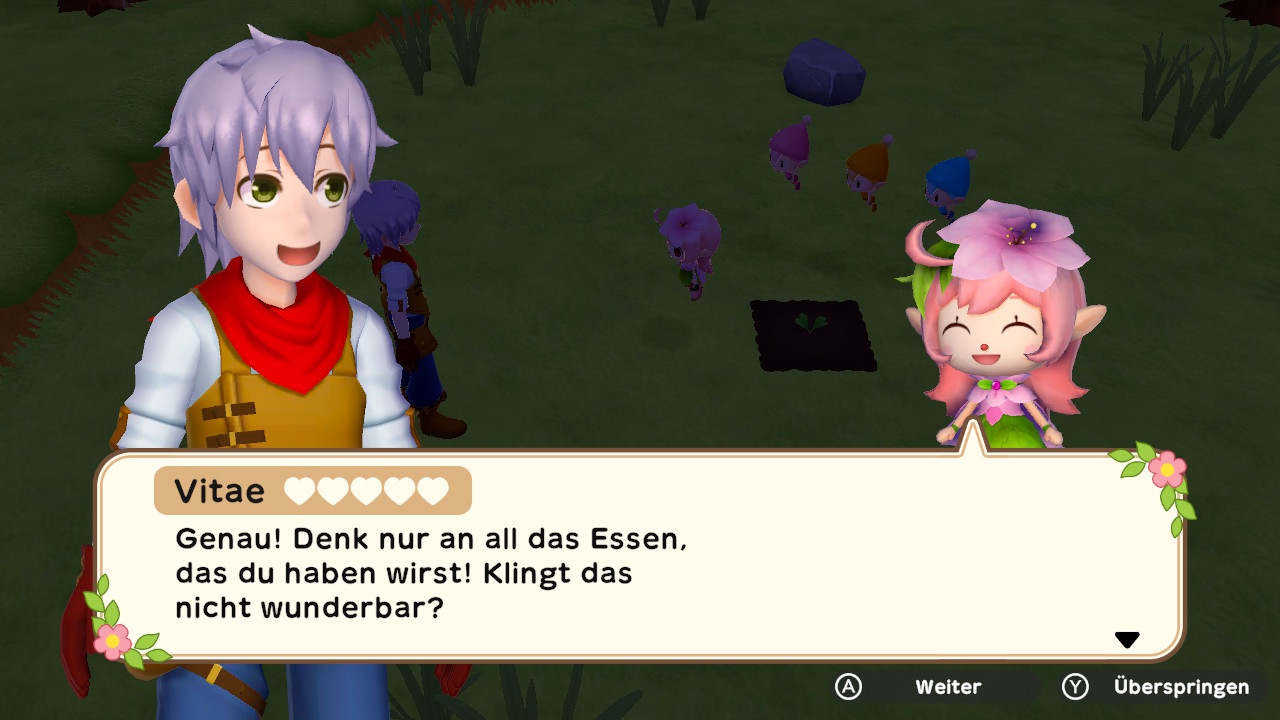Click the second heart in the heart row
This screenshot has width=1280, height=720.
click(331, 490)
